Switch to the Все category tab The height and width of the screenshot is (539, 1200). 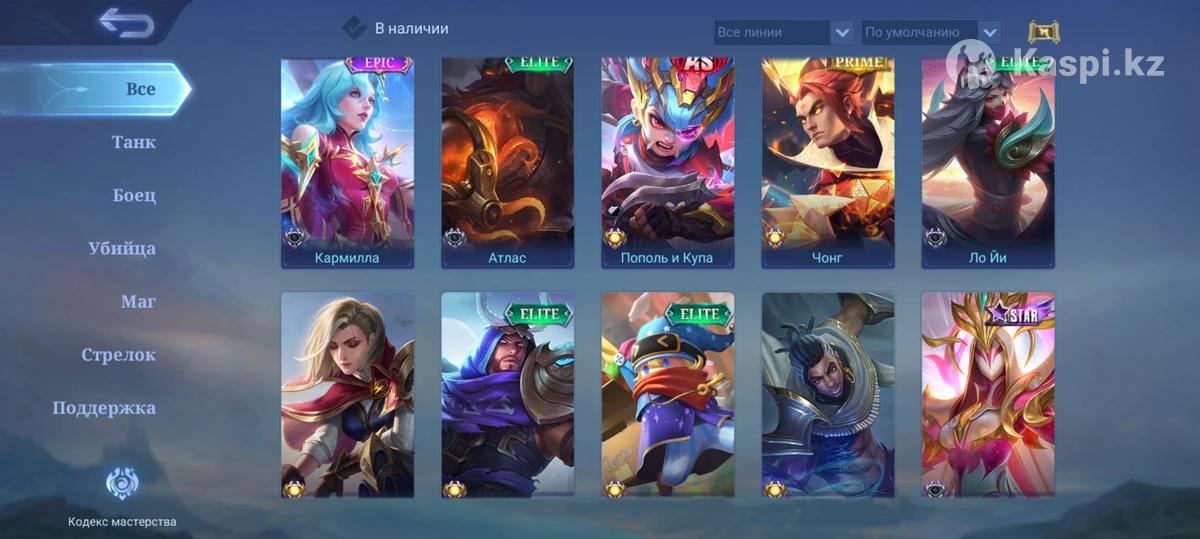pyautogui.click(x=140, y=89)
